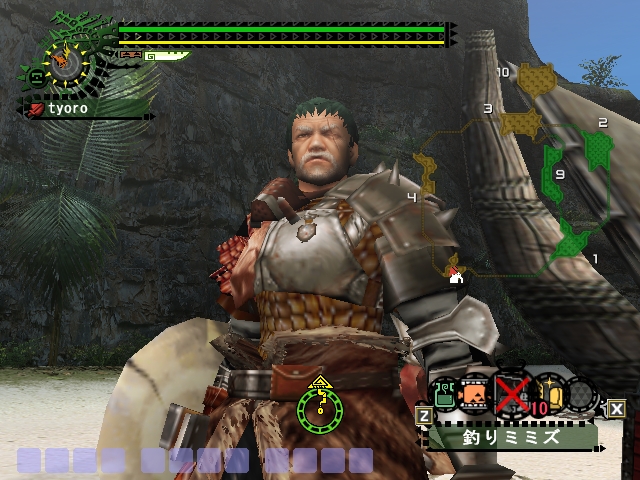Select map area 1
This screenshot has height=480, width=640.
click(x=573, y=241)
